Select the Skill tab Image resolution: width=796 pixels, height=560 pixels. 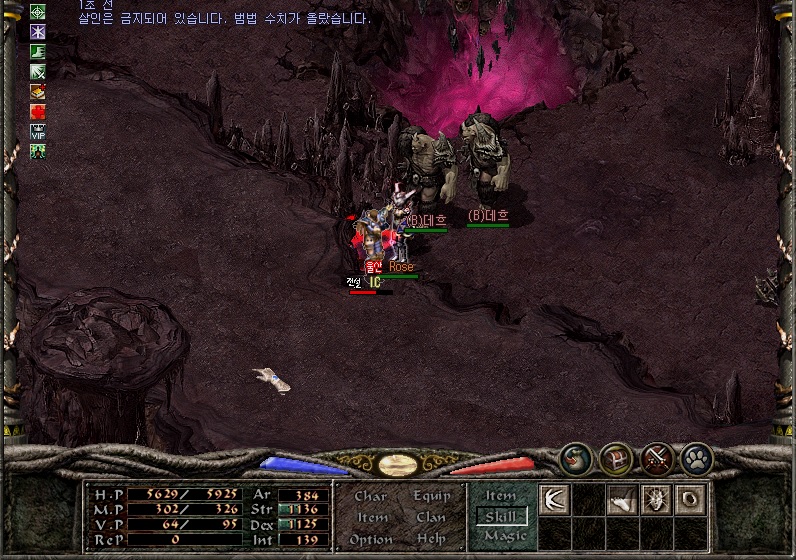(x=502, y=516)
